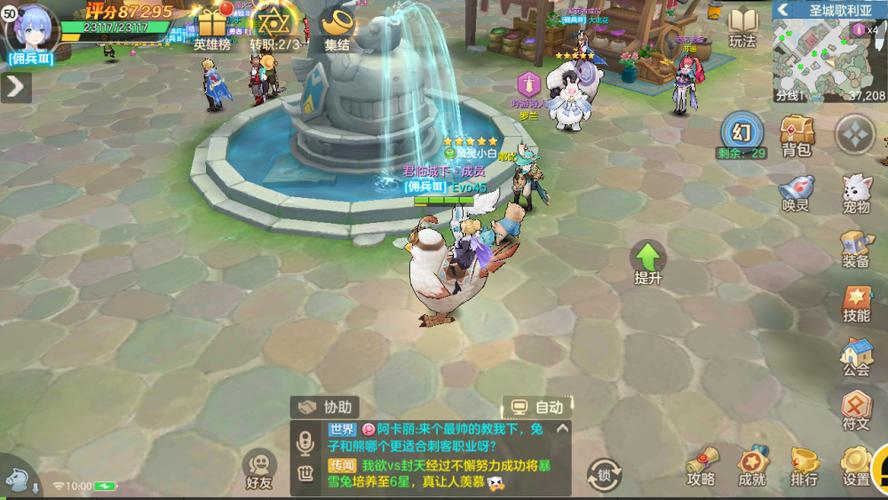This screenshot has height=500, width=888.
Task: Open the 协助 assist button
Action: [x=326, y=407]
